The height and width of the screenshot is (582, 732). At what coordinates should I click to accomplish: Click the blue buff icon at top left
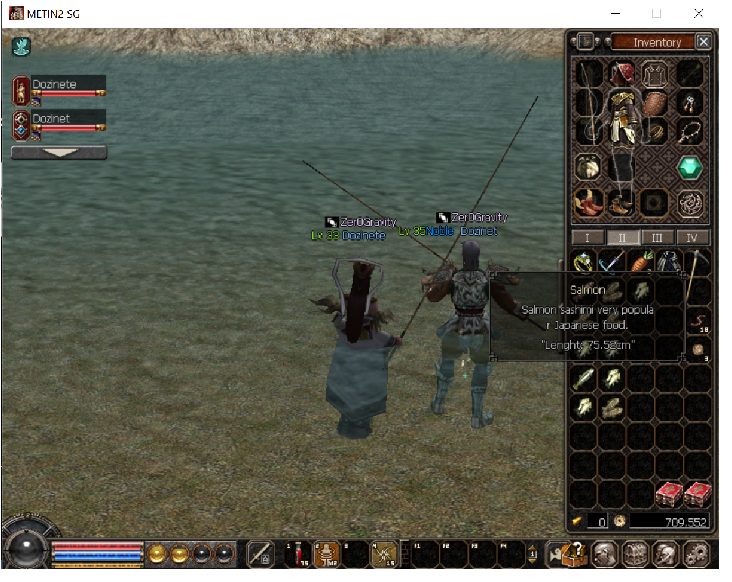point(21,46)
